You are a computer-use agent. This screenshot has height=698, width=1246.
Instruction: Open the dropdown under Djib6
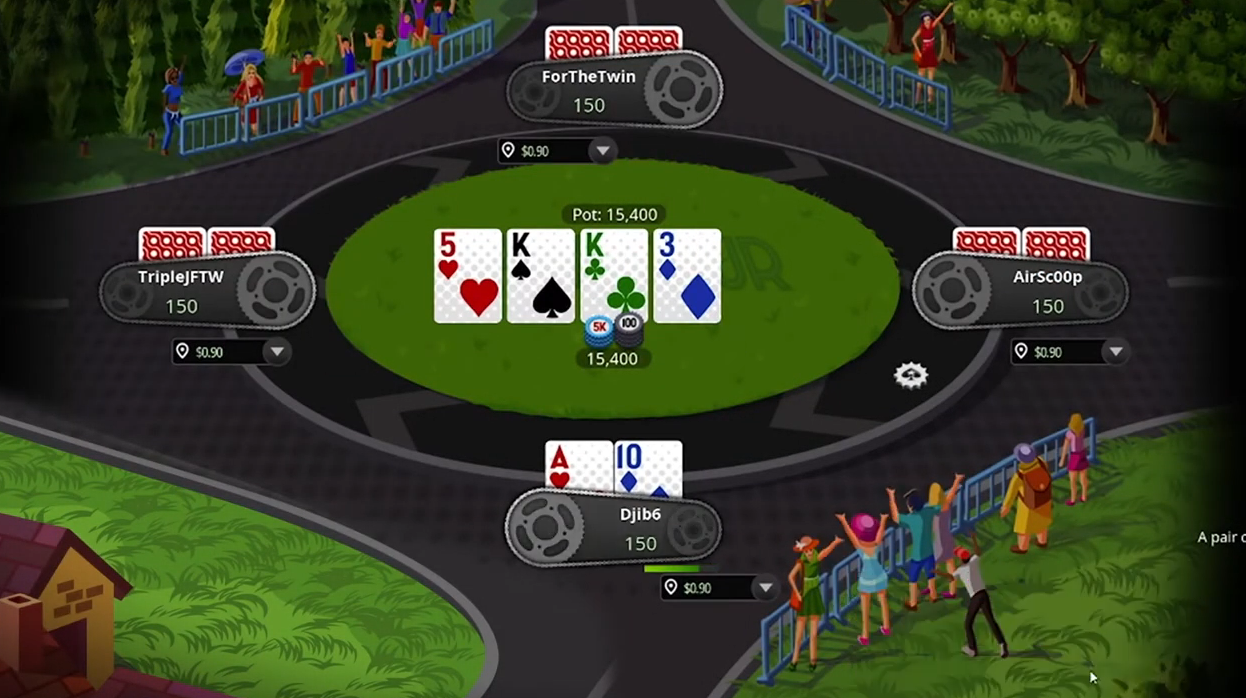tap(765, 588)
